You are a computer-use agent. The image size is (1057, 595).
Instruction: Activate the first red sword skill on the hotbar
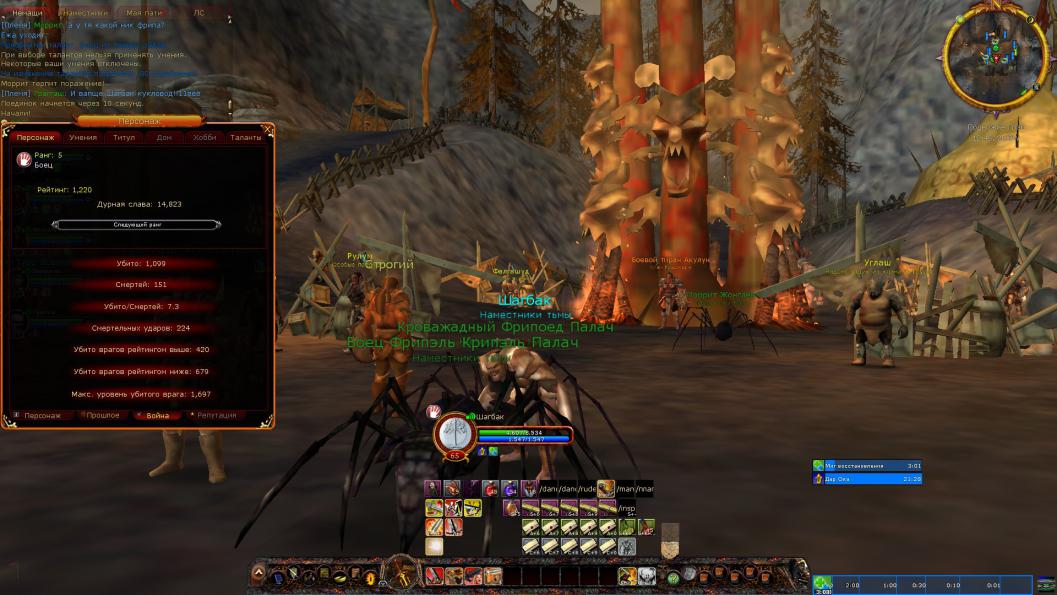point(433,576)
